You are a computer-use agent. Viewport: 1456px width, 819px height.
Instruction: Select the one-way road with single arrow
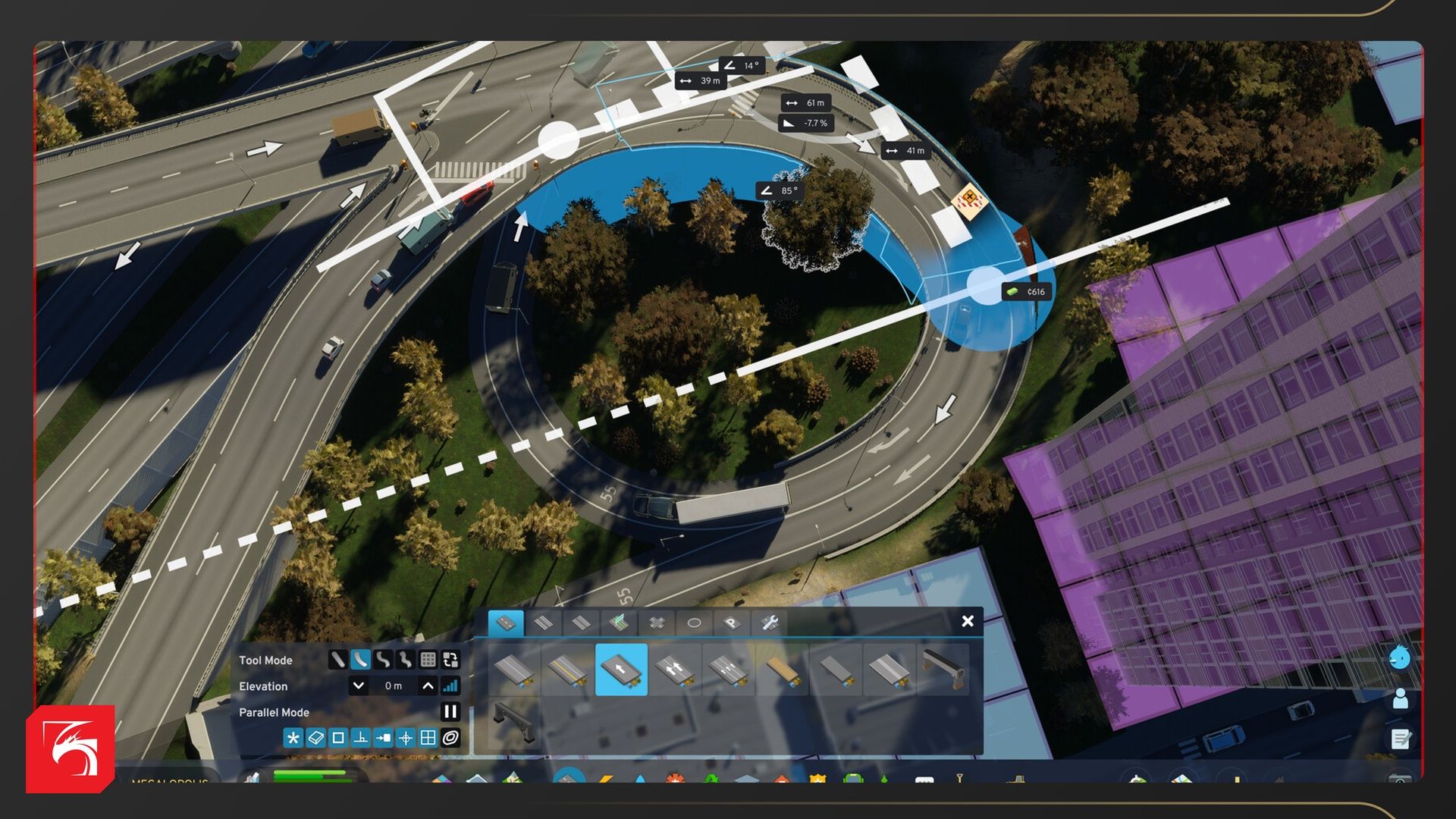tap(621, 670)
